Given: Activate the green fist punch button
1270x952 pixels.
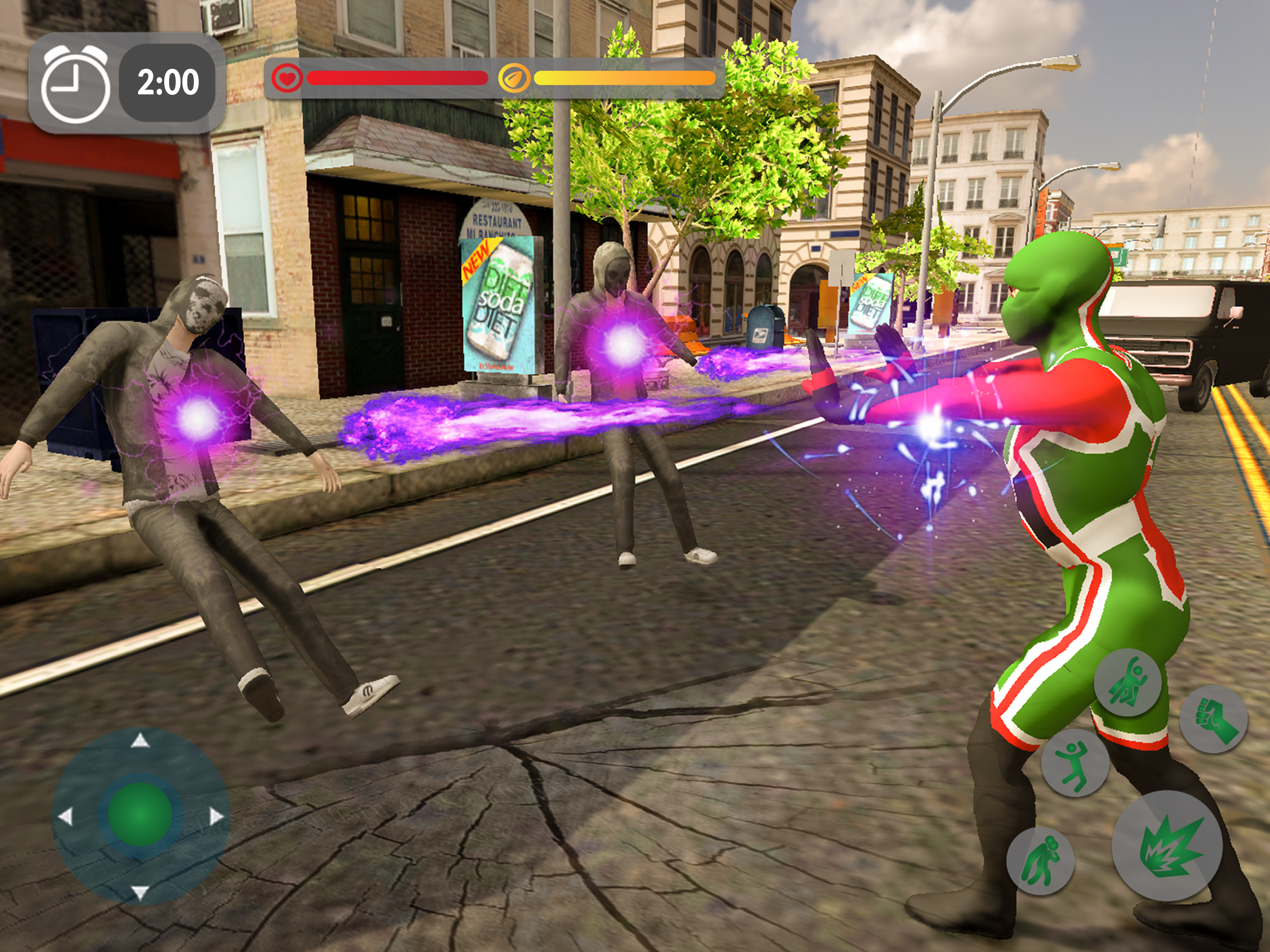Looking at the screenshot, I should coord(1213,719).
